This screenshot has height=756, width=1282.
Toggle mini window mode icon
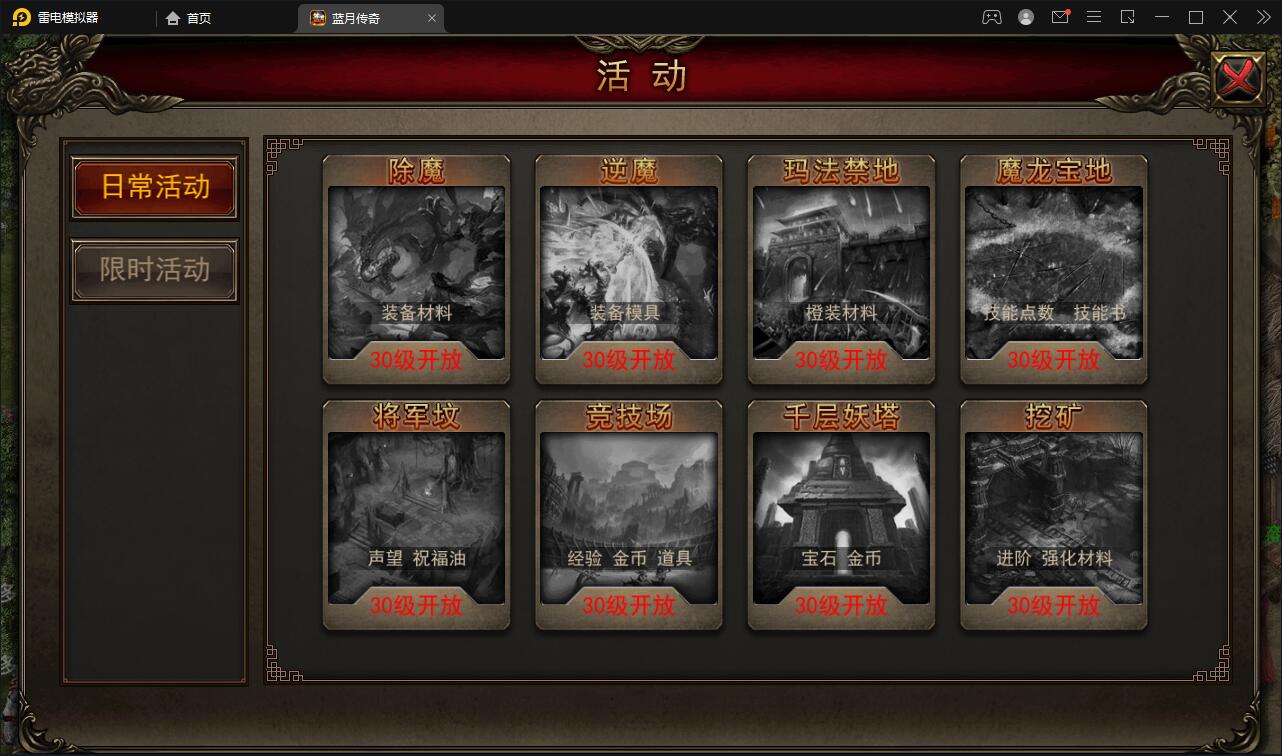tap(1130, 17)
